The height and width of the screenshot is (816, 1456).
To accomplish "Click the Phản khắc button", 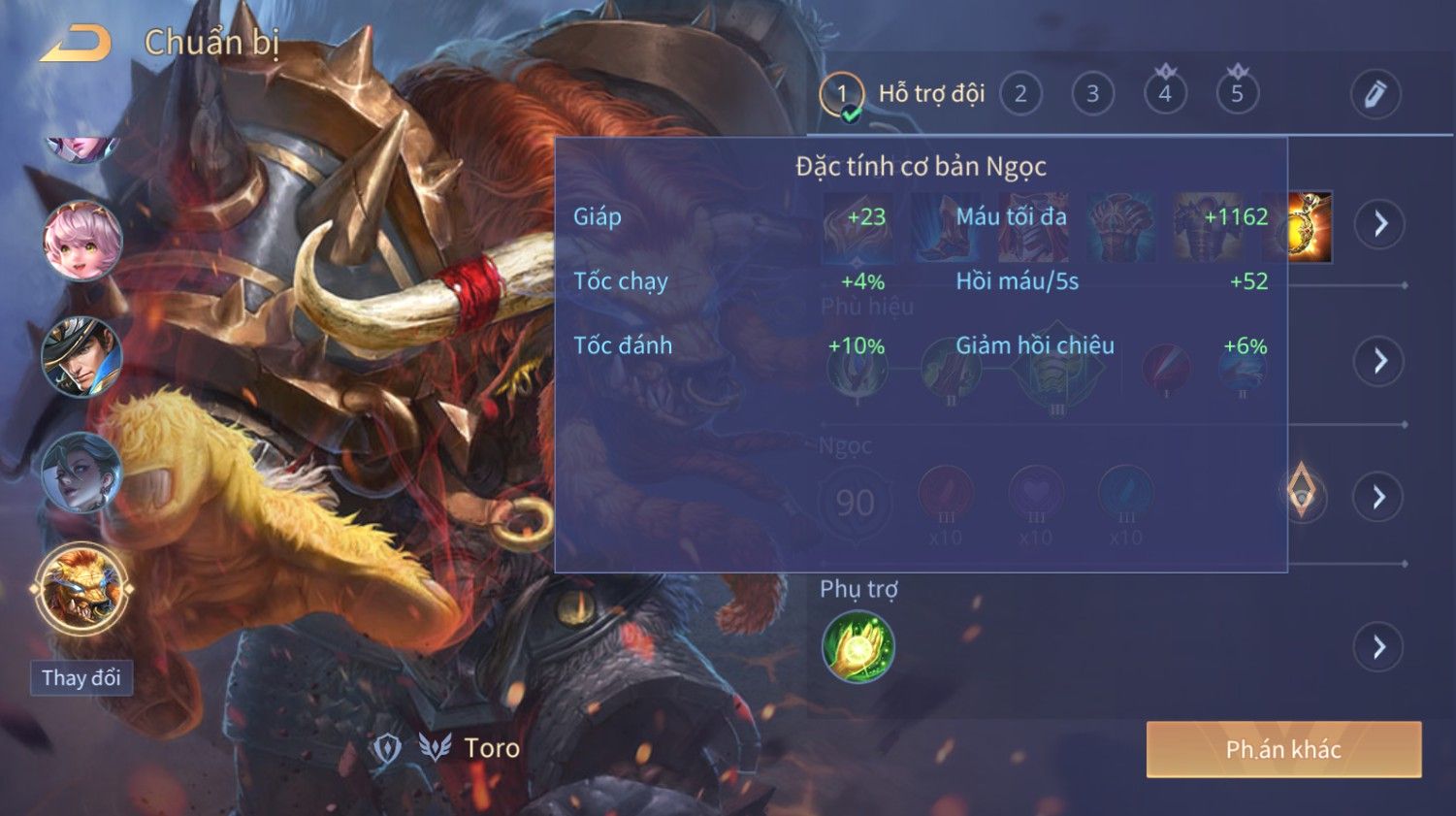I will (x=1282, y=749).
